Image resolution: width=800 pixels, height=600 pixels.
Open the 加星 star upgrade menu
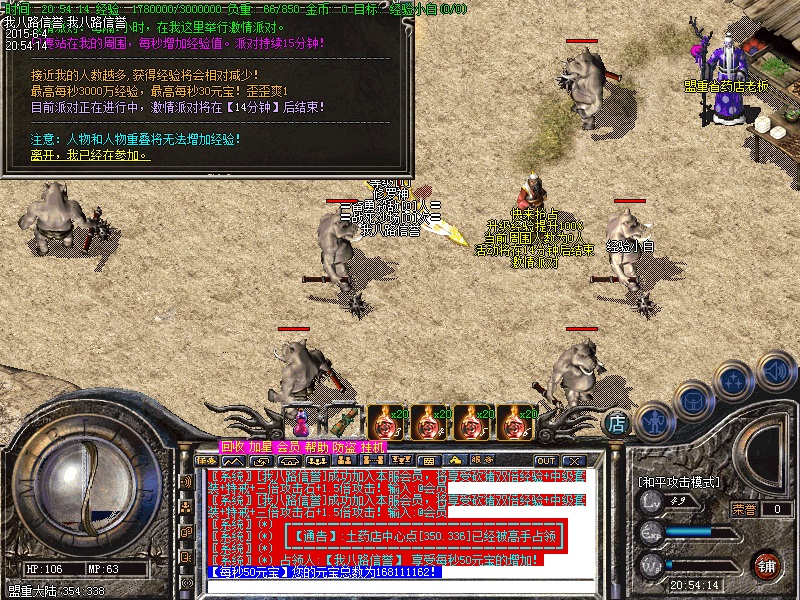click(x=261, y=446)
